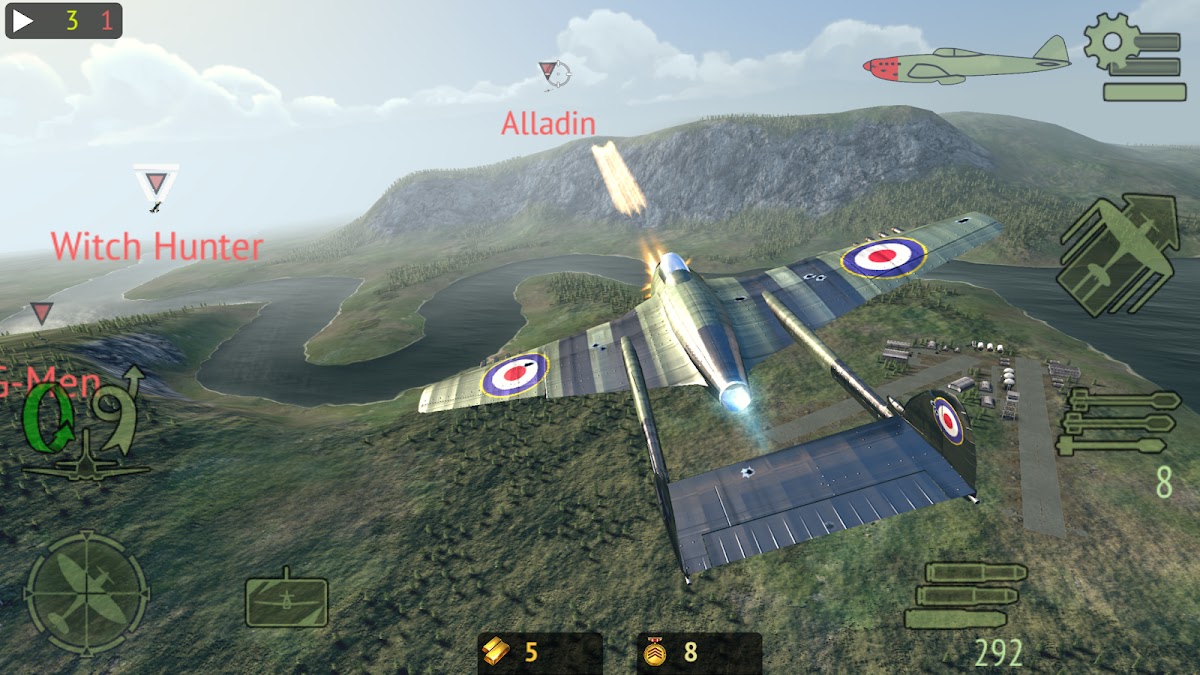The width and height of the screenshot is (1200, 675).
Task: Fire the machine gun bullets button
Action: pos(964,594)
